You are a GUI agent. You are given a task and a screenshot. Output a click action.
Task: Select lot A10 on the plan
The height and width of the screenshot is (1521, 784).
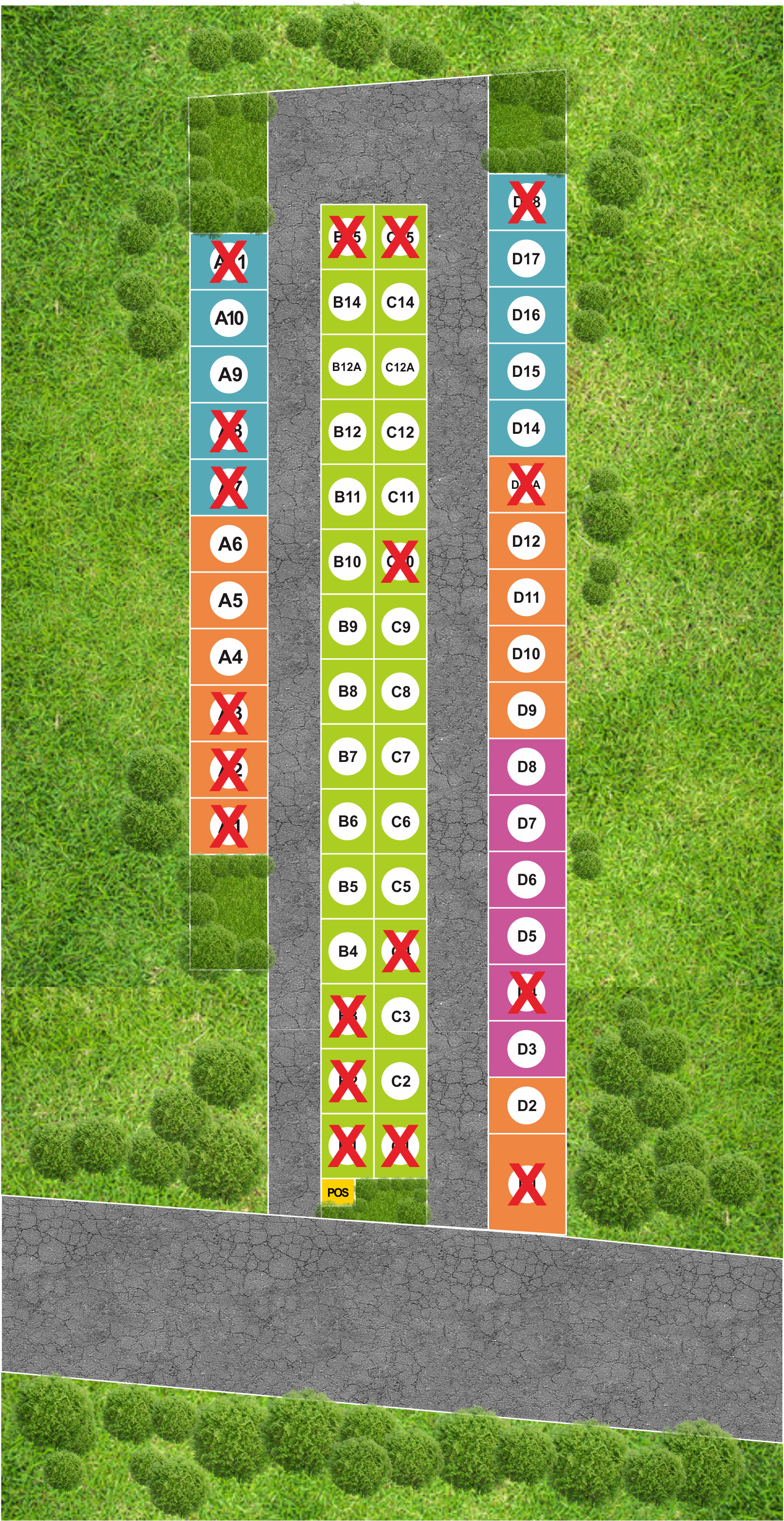point(229,318)
